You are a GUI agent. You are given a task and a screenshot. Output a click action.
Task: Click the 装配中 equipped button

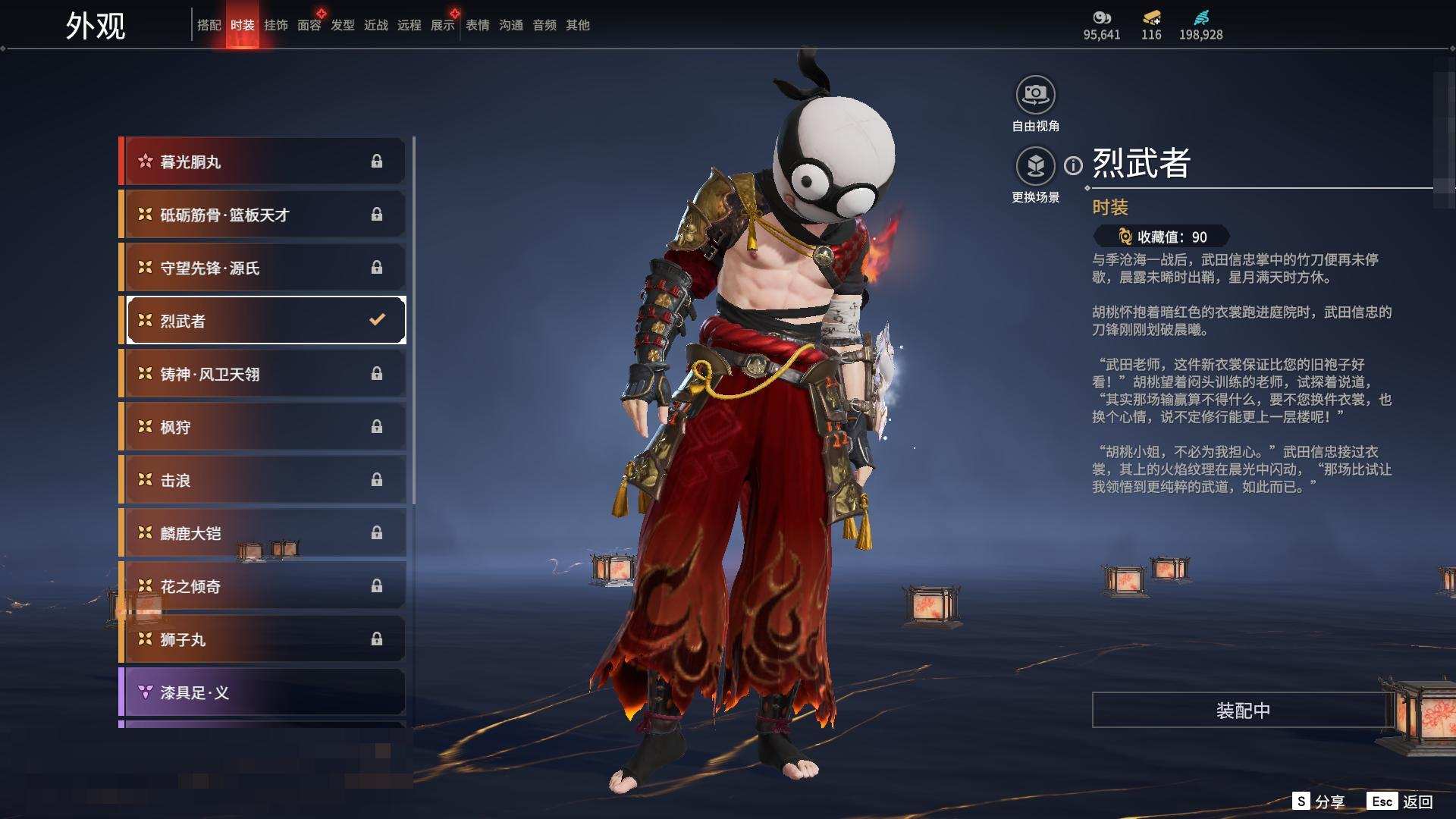[x=1242, y=711]
